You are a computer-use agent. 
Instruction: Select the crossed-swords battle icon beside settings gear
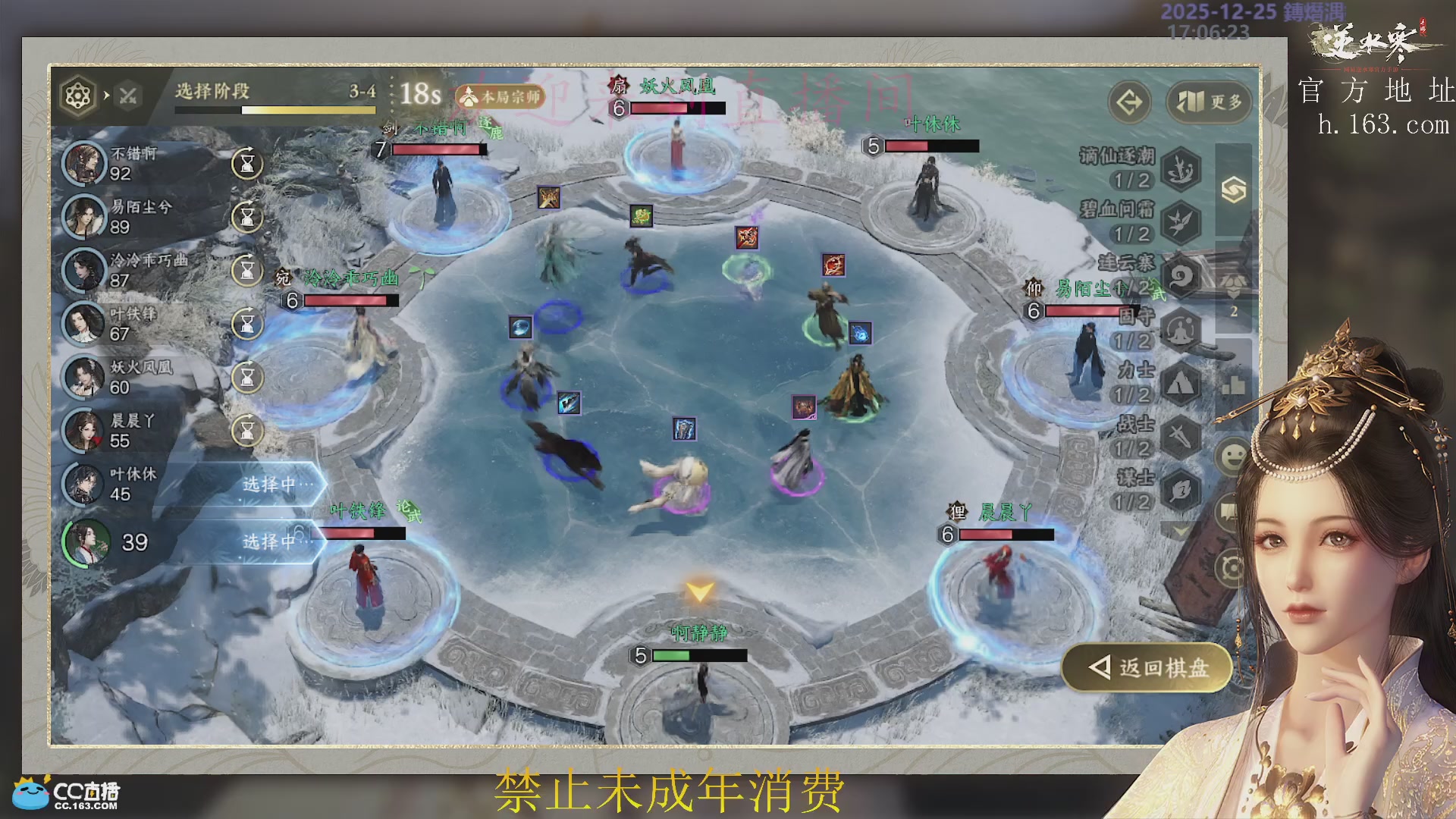(x=127, y=96)
